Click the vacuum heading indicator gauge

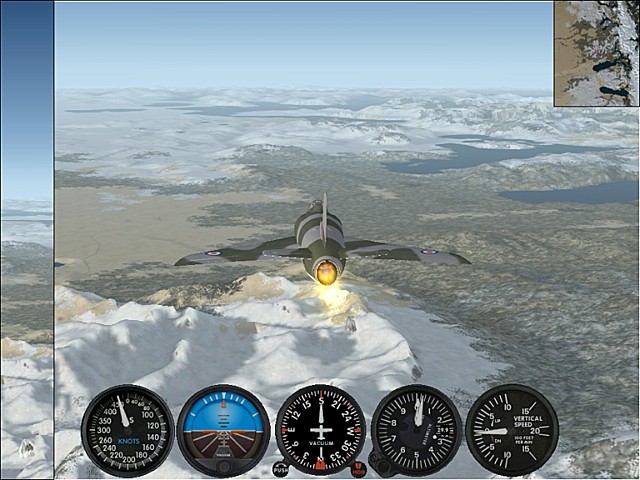[x=320, y=429]
